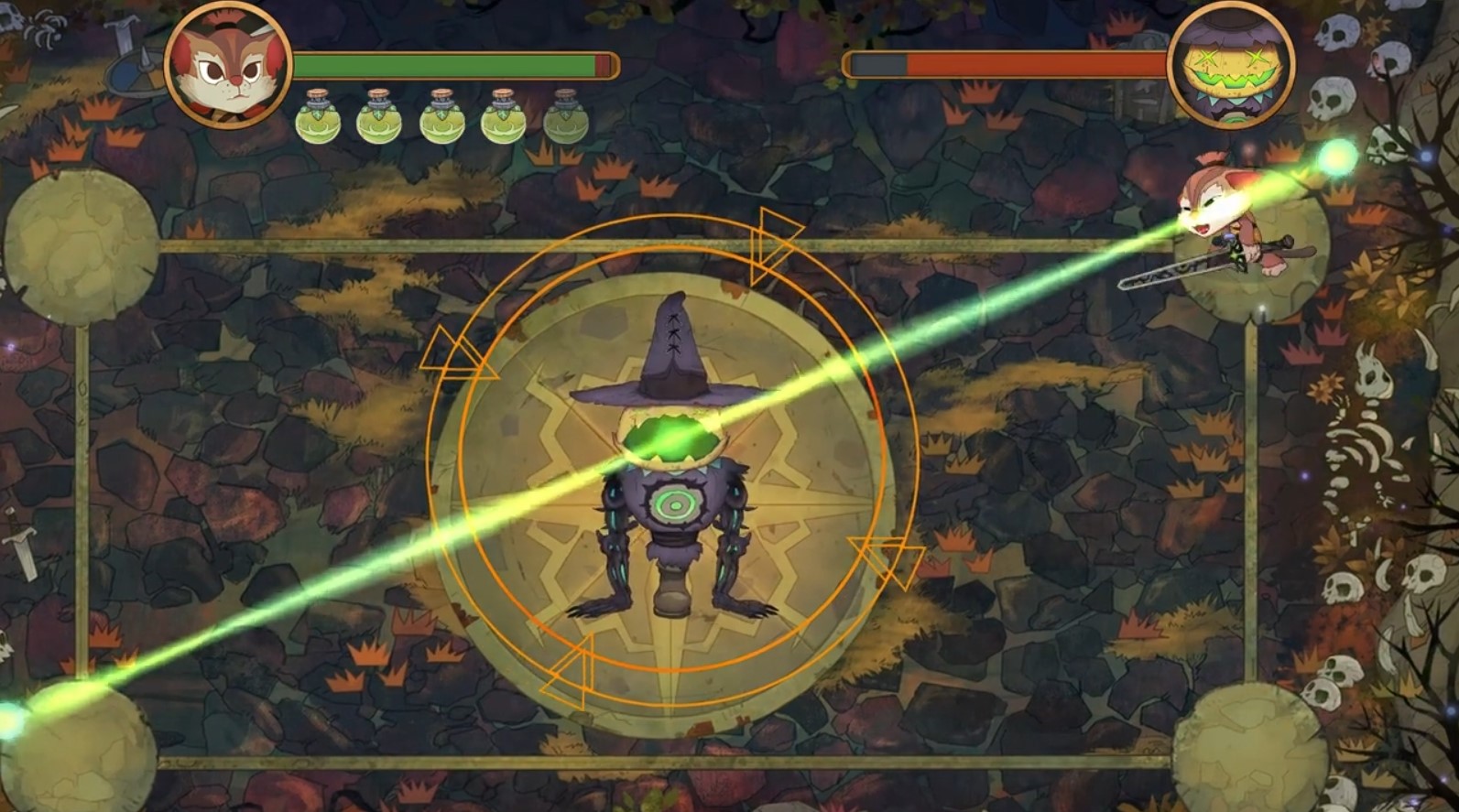Screen dimensions: 1459x812
Task: Click the cat hero portrait
Action: click(x=228, y=65)
